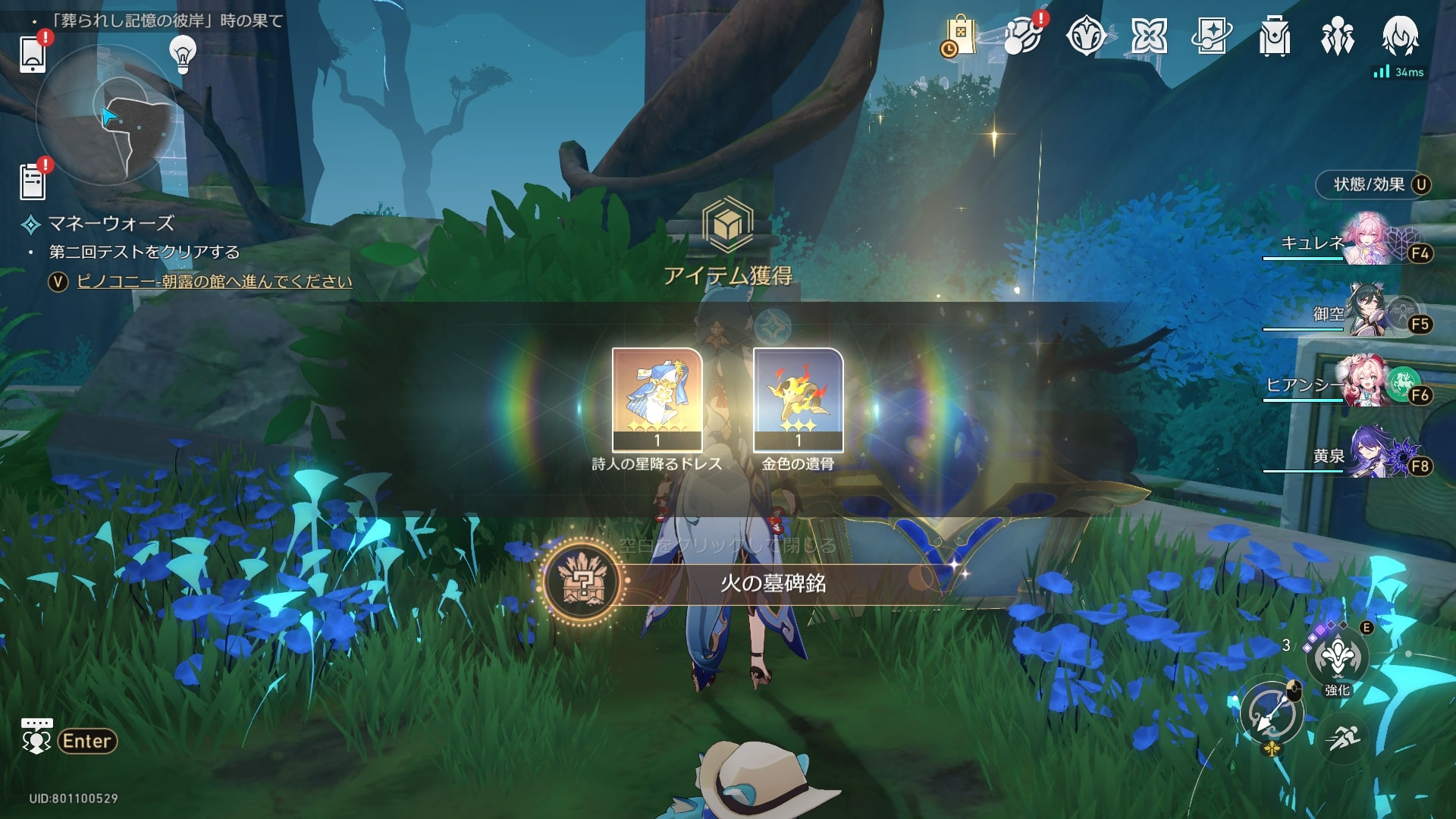The width and height of the screenshot is (1456, 819).
Task: Select the 詩人の星降るドレス item card
Action: click(x=657, y=399)
